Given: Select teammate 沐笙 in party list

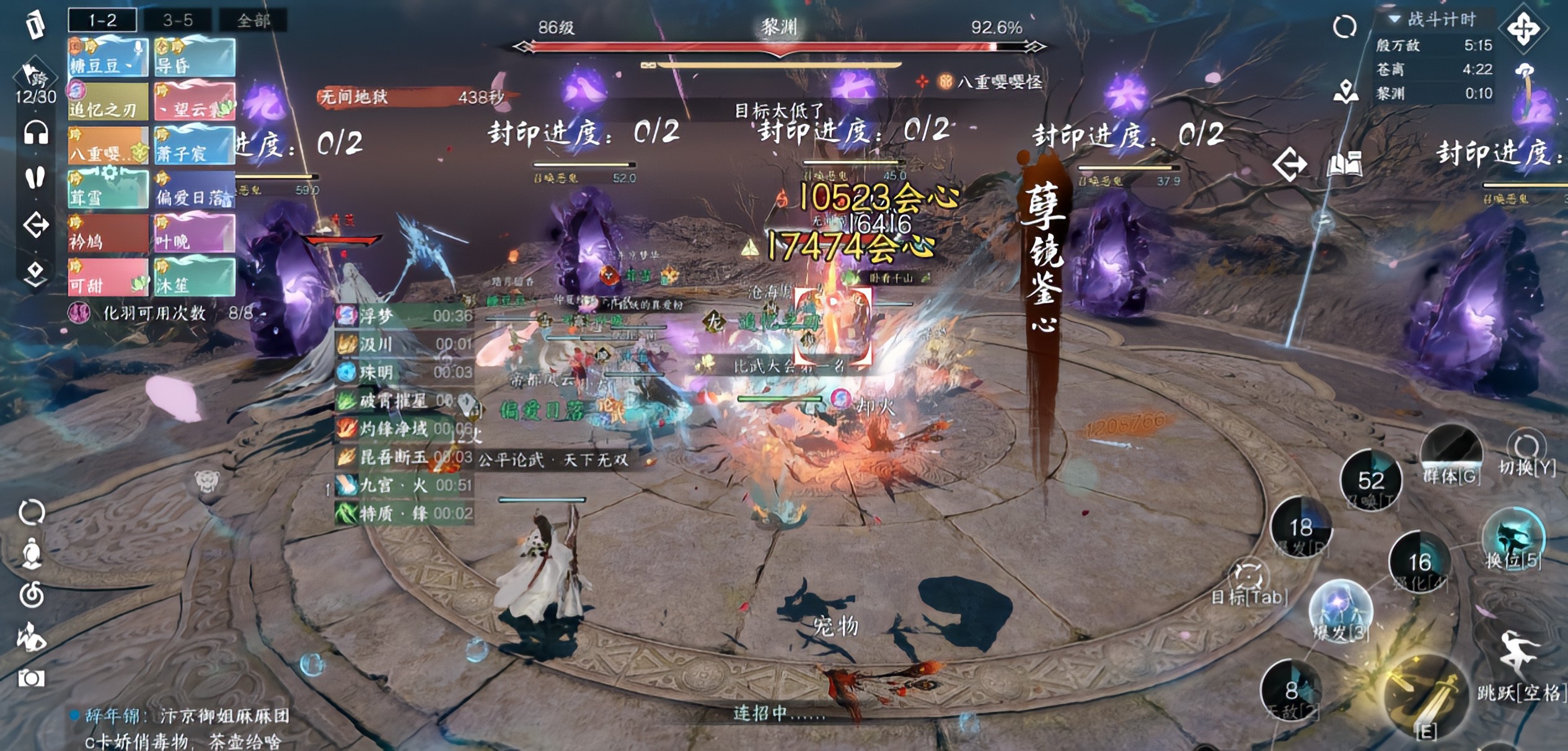Looking at the screenshot, I should click(x=195, y=278).
